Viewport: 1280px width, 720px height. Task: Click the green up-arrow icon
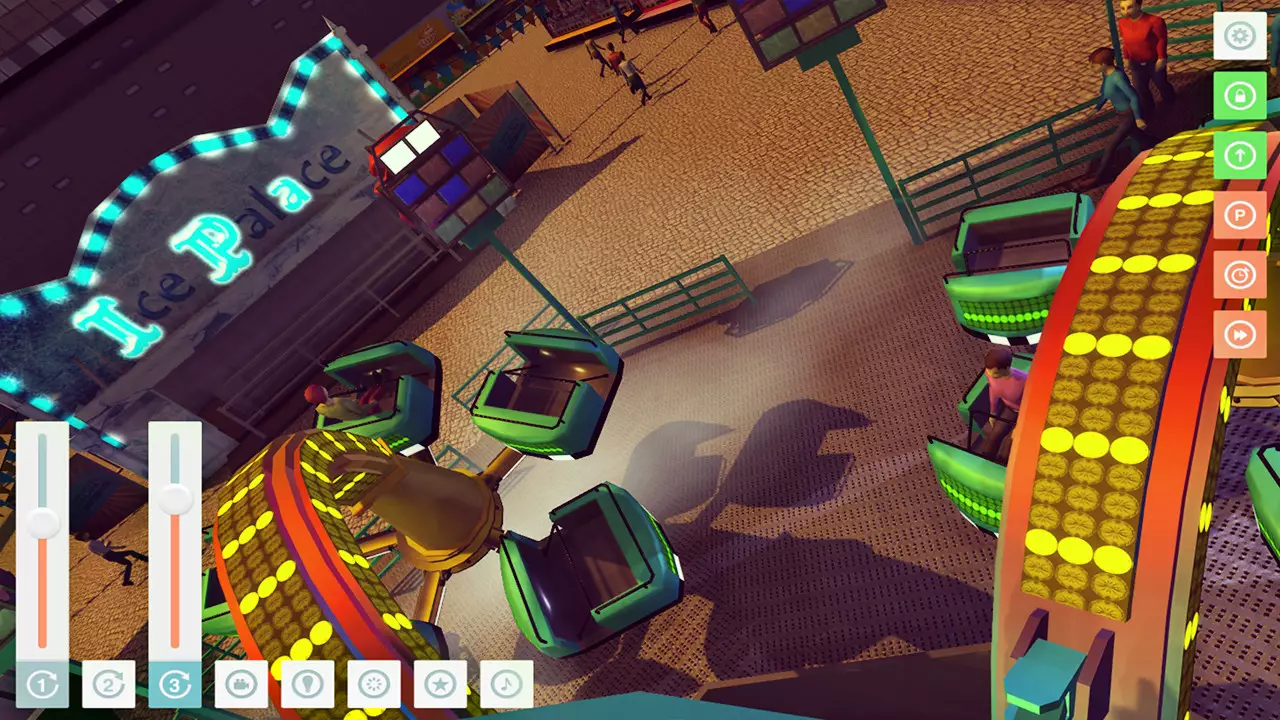(x=1239, y=155)
